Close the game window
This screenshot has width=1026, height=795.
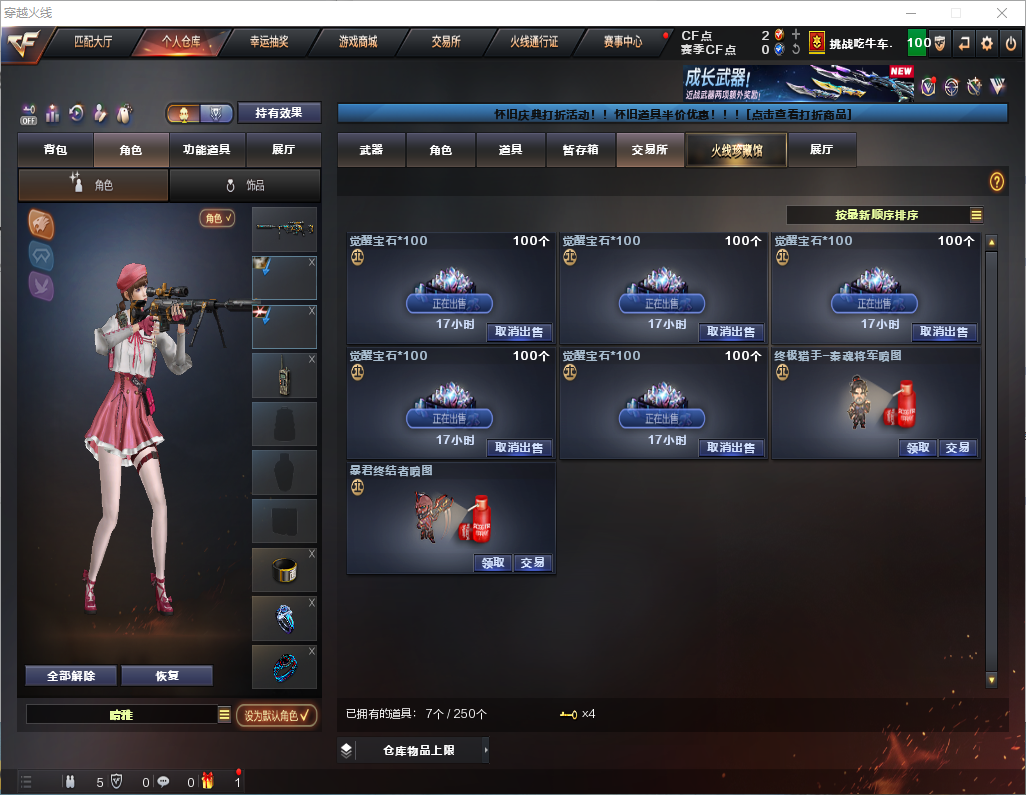(x=1001, y=13)
